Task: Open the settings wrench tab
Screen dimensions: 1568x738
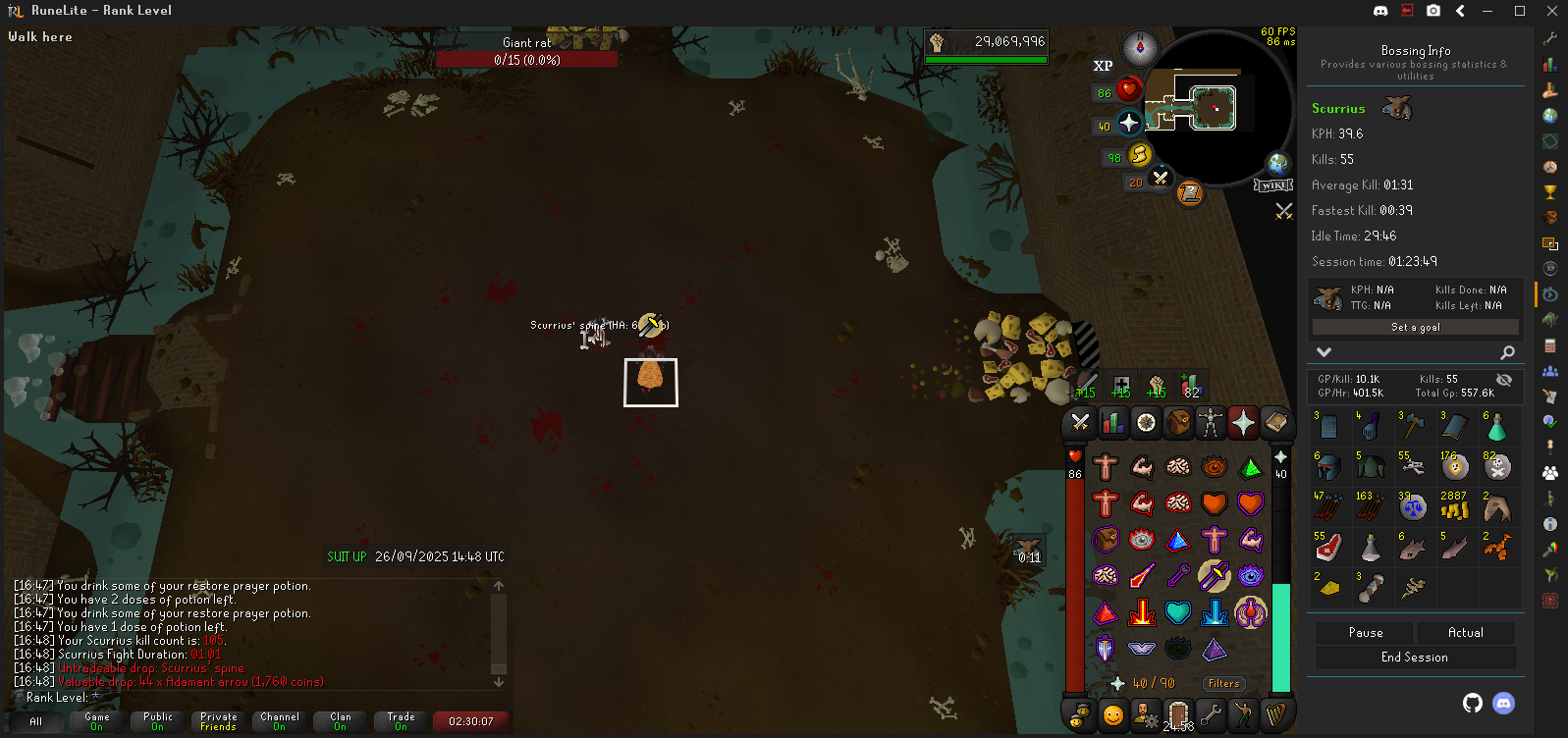Action: (x=1211, y=714)
